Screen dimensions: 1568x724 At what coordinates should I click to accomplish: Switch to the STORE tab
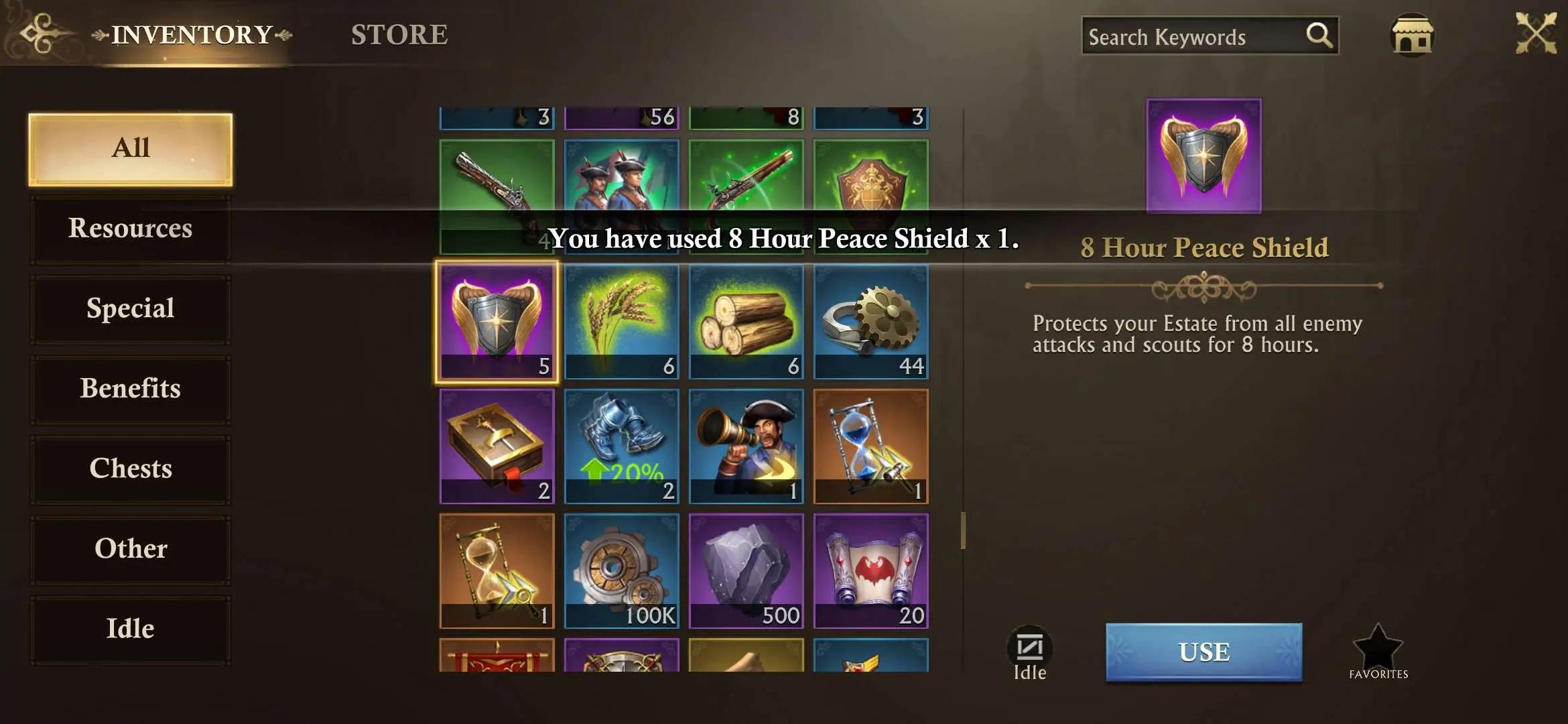(399, 35)
